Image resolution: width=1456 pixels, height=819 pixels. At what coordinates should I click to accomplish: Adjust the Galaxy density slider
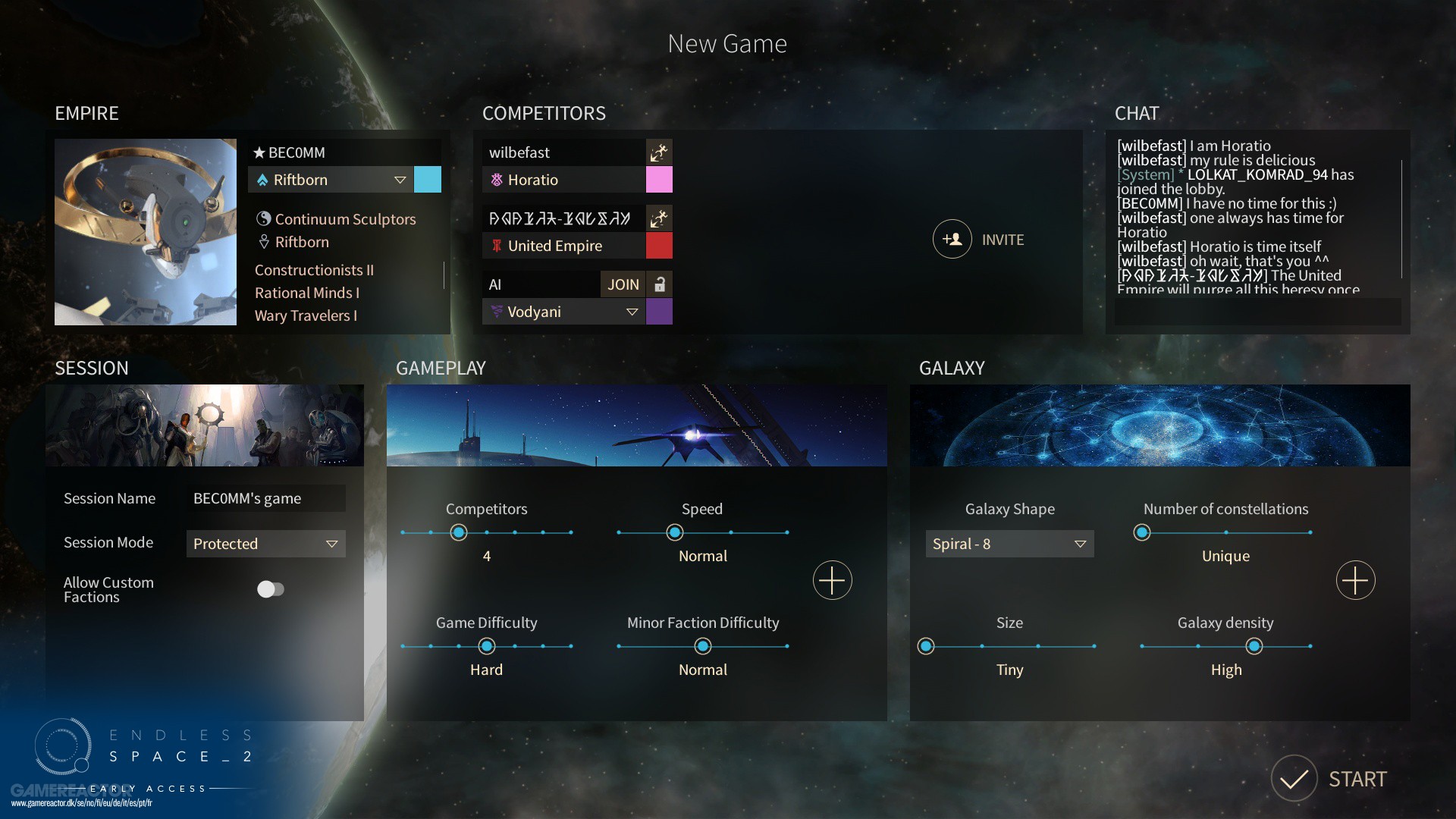(1254, 646)
